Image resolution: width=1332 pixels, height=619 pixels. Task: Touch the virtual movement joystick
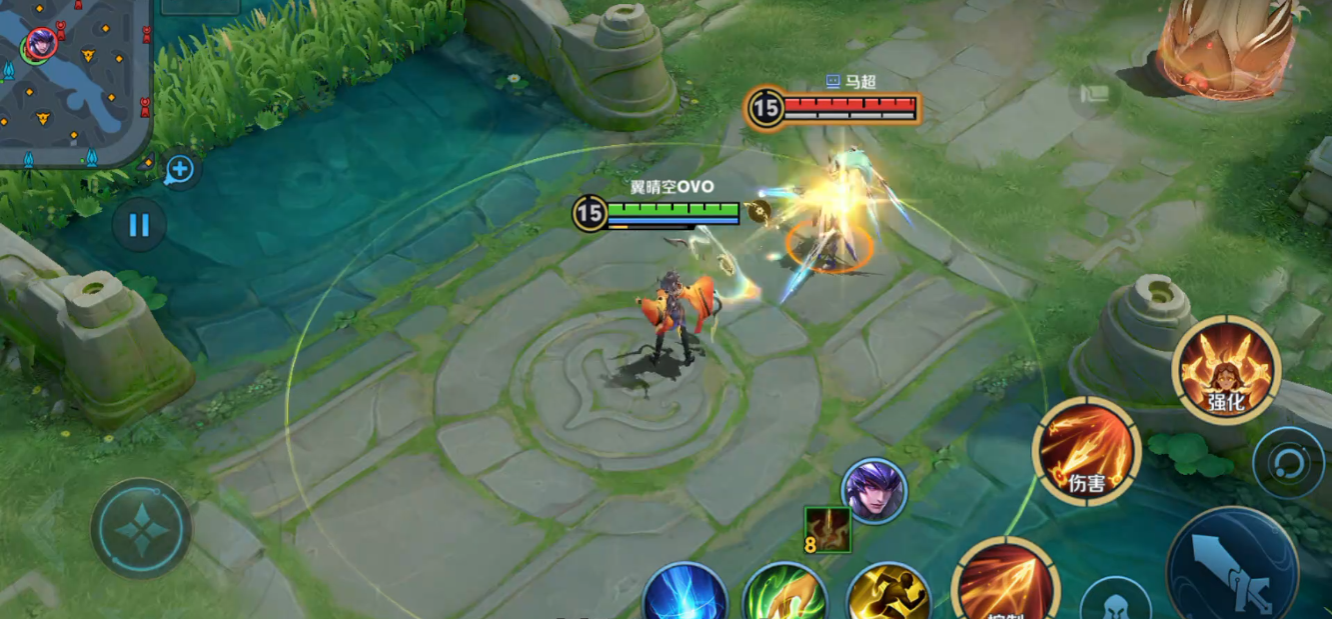(141, 528)
